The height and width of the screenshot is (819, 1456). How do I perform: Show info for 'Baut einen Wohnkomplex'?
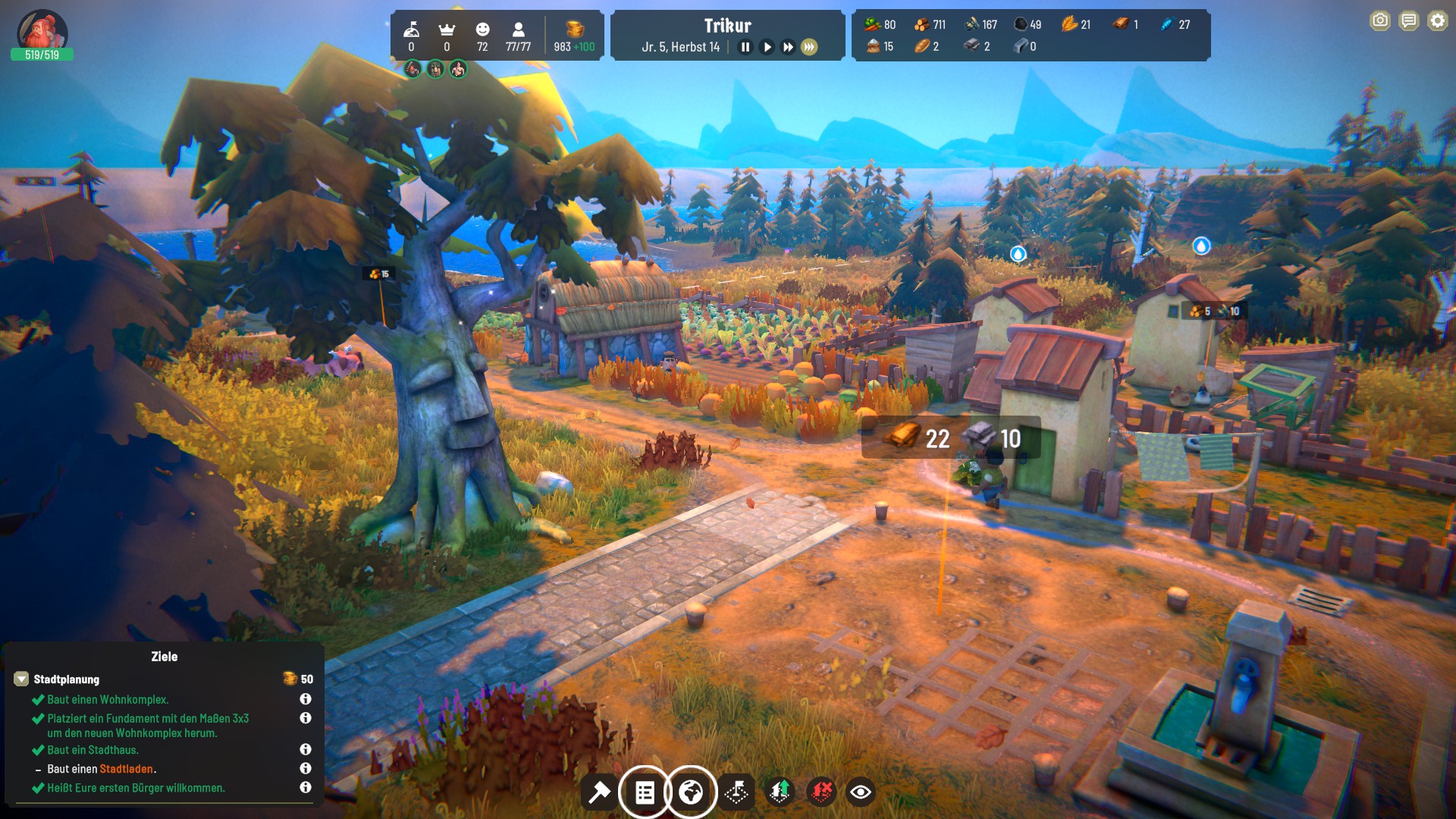tap(306, 699)
